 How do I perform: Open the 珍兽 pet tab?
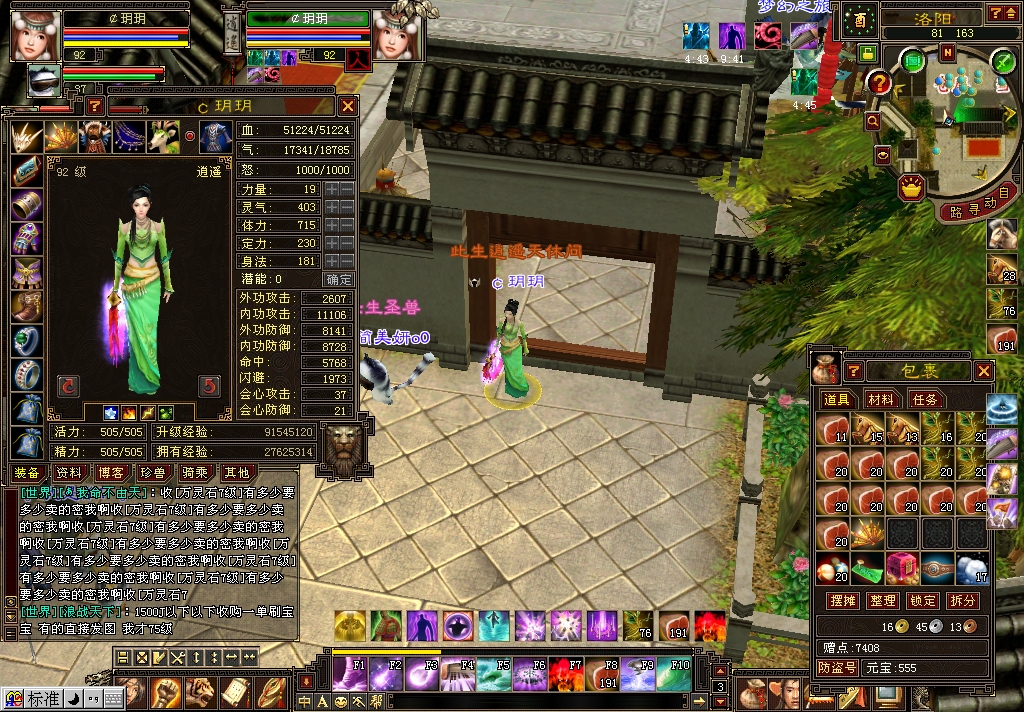(x=151, y=472)
